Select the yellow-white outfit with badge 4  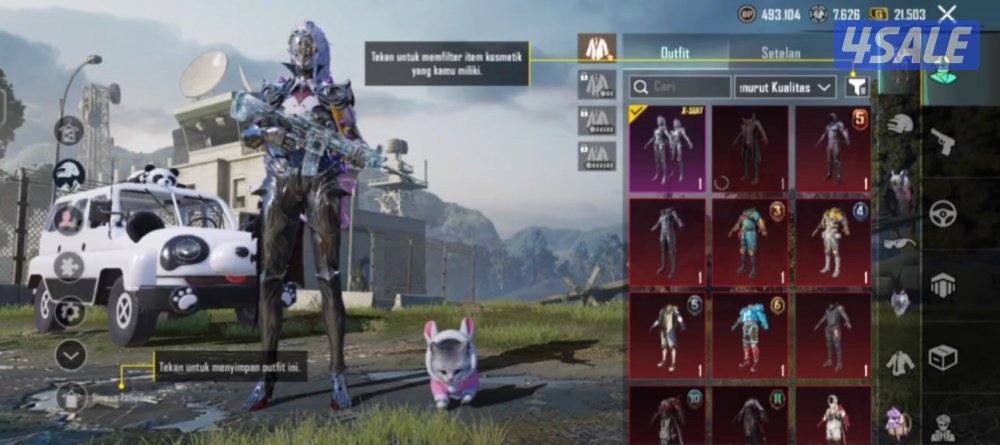(x=832, y=239)
